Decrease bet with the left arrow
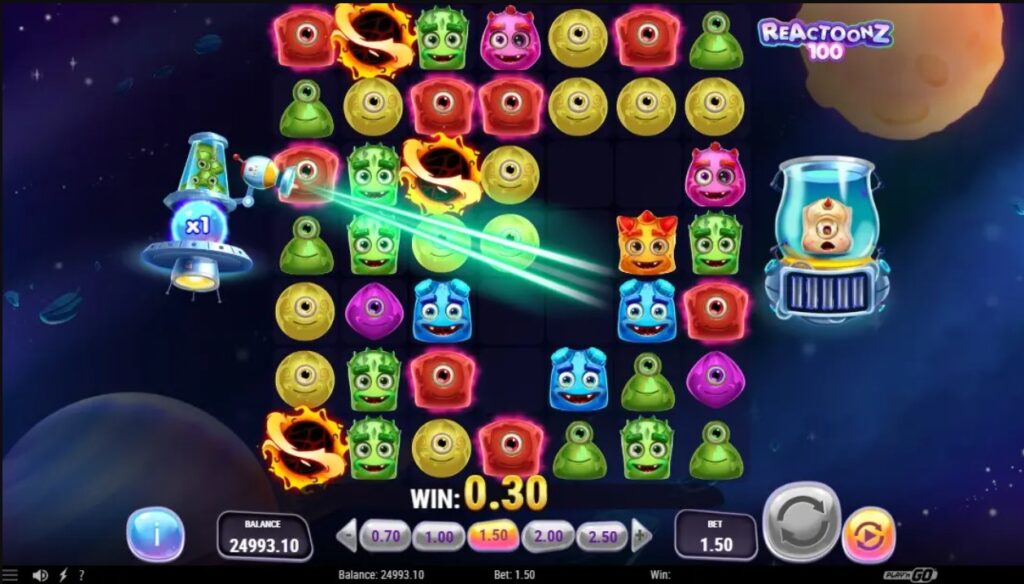 point(347,536)
